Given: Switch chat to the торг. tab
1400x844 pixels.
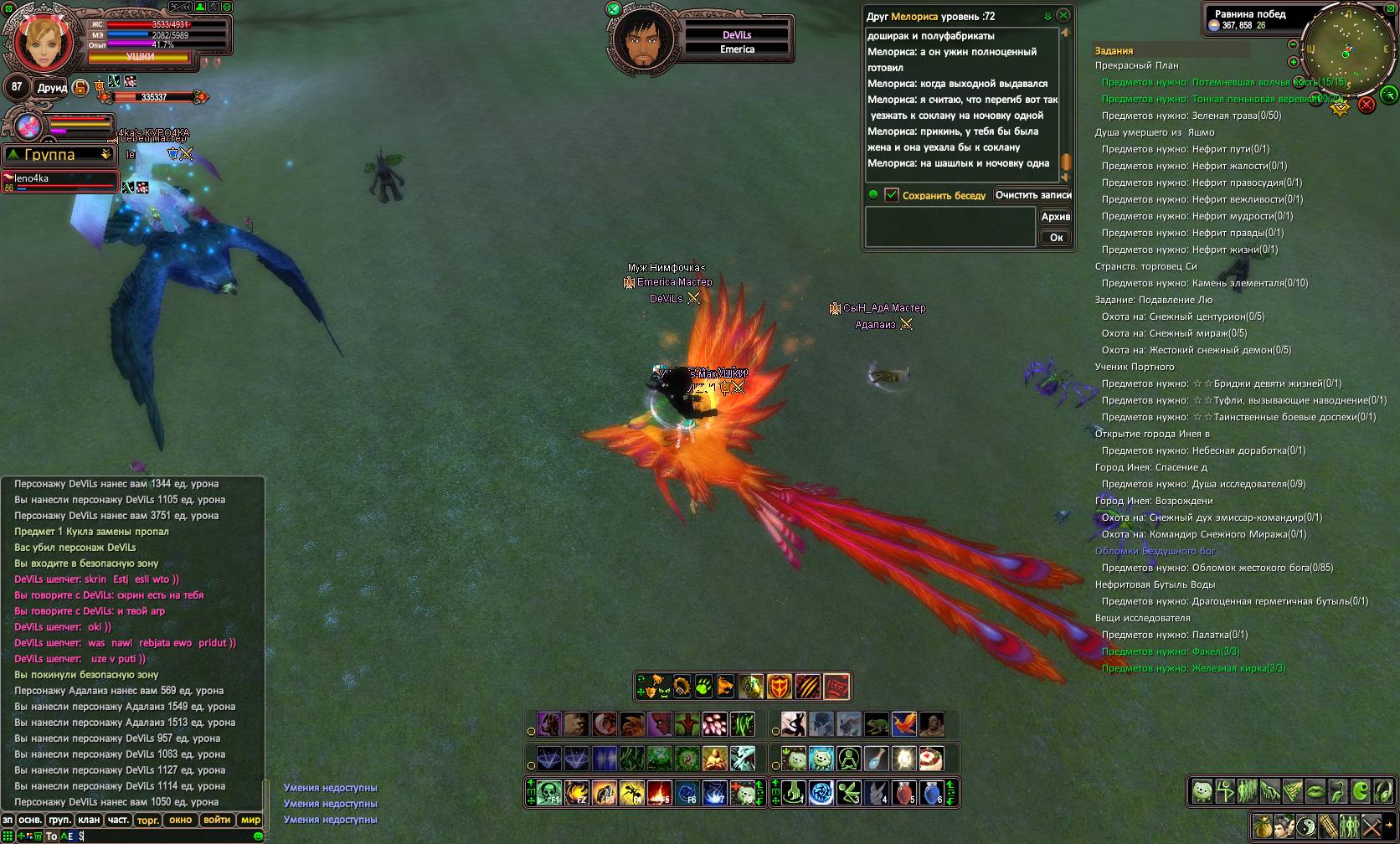Looking at the screenshot, I should click(147, 821).
